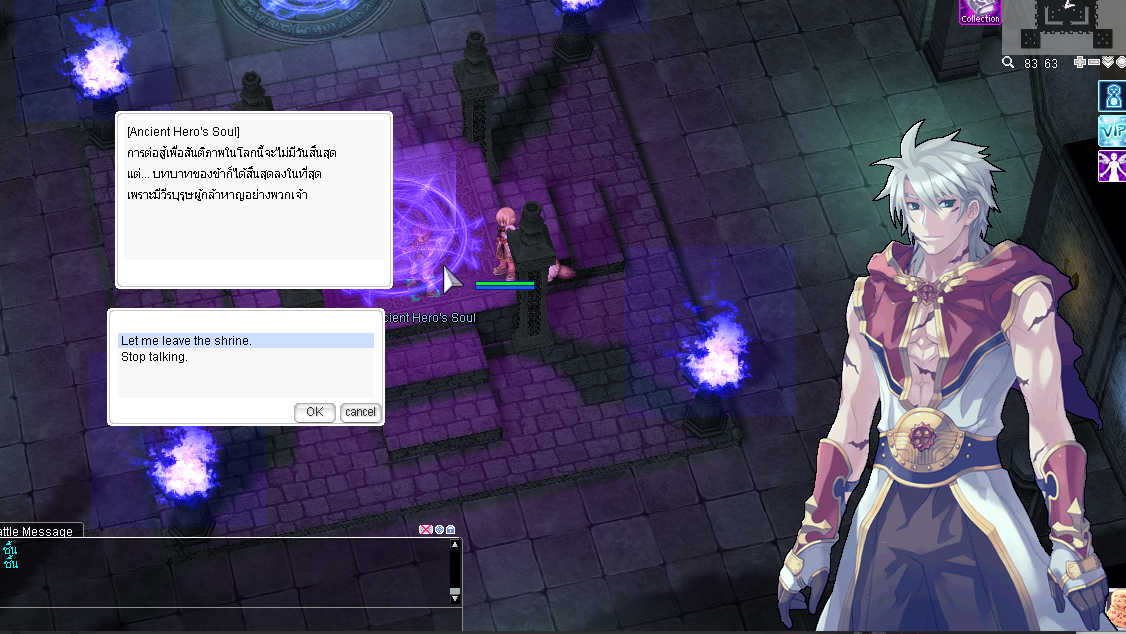Open the Collection book icon
1126x634 pixels.
tap(979, 13)
